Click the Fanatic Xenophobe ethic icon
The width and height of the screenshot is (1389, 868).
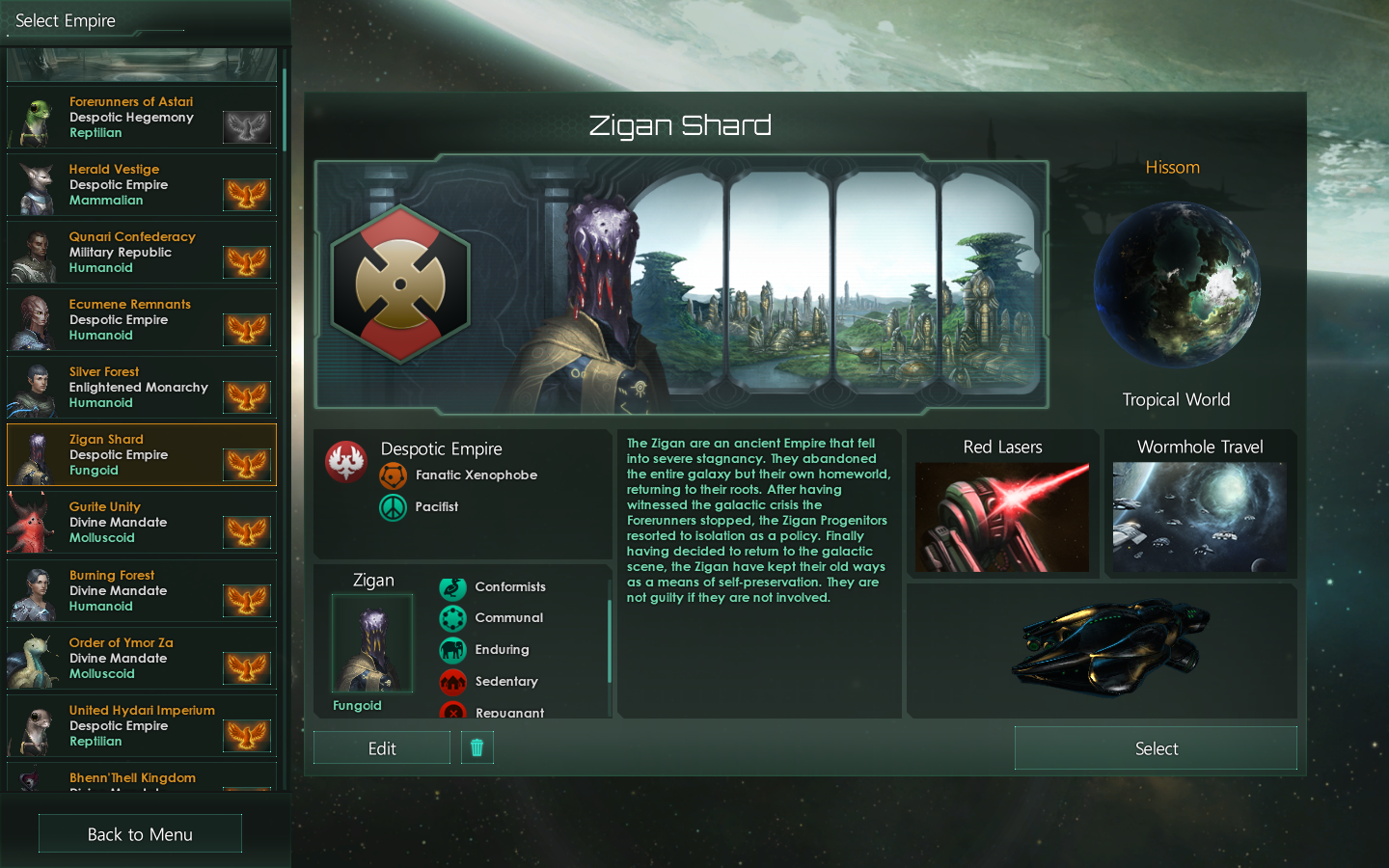tap(393, 475)
